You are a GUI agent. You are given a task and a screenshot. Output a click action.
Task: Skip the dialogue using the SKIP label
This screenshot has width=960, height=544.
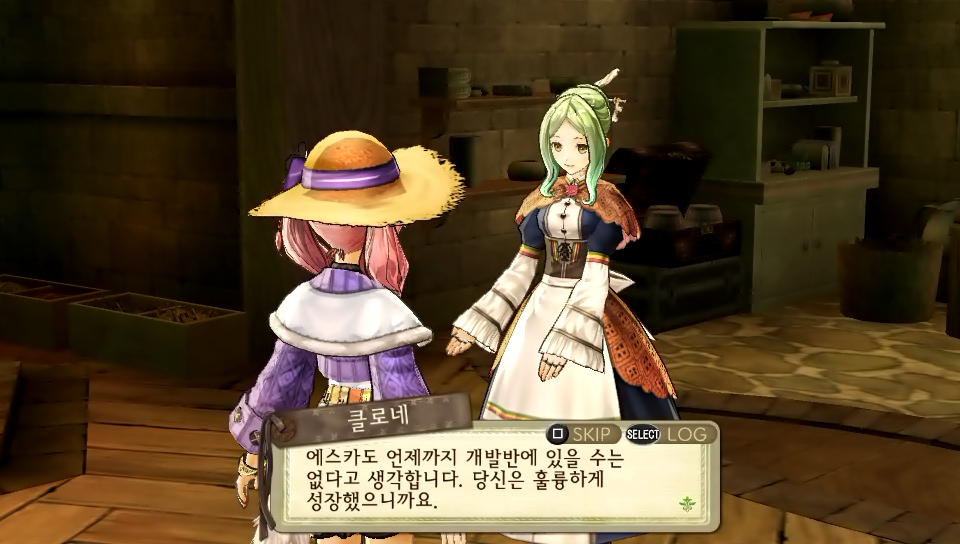tap(595, 434)
